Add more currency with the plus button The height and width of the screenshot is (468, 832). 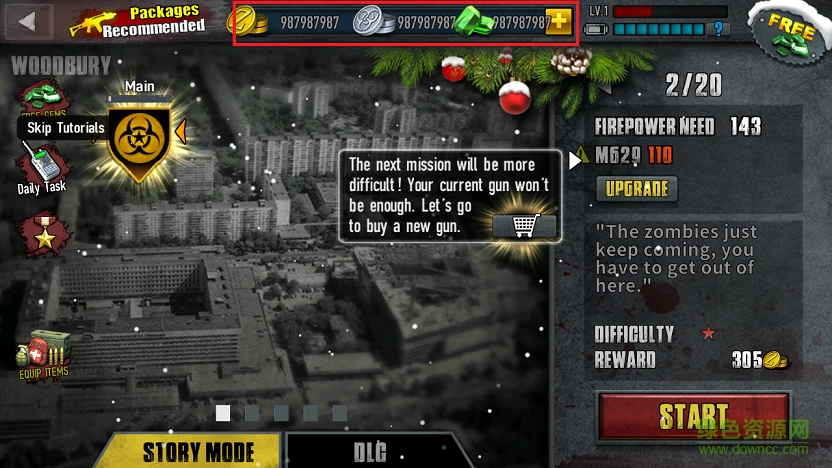(x=559, y=22)
